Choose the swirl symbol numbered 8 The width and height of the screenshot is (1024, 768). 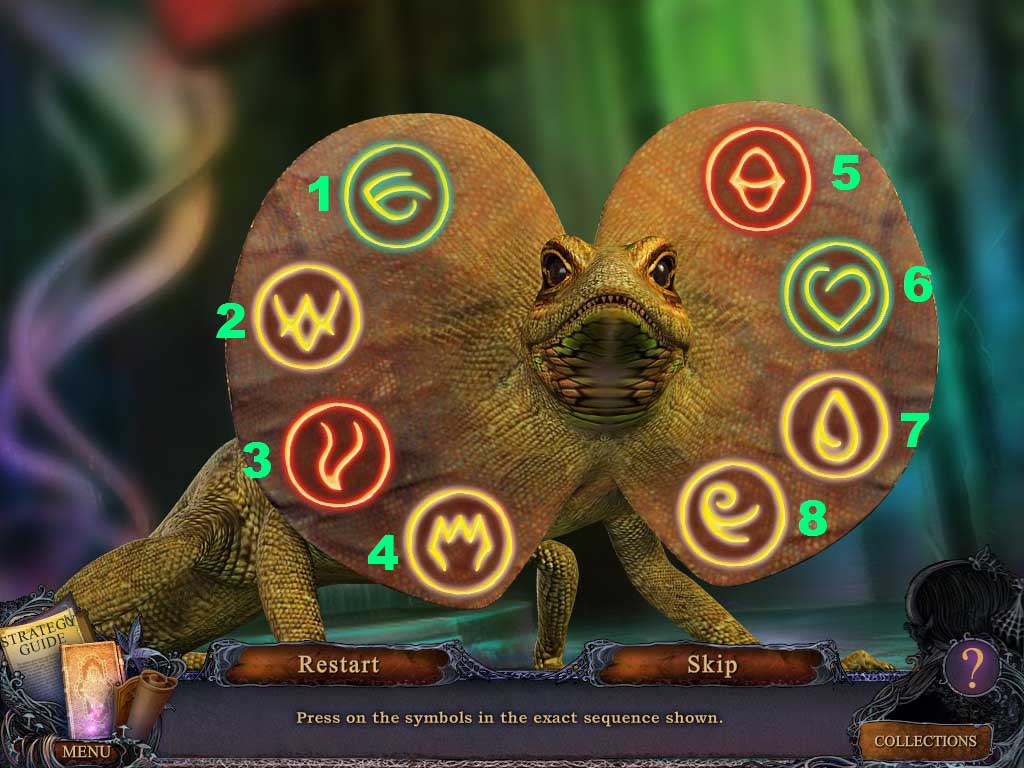point(731,513)
